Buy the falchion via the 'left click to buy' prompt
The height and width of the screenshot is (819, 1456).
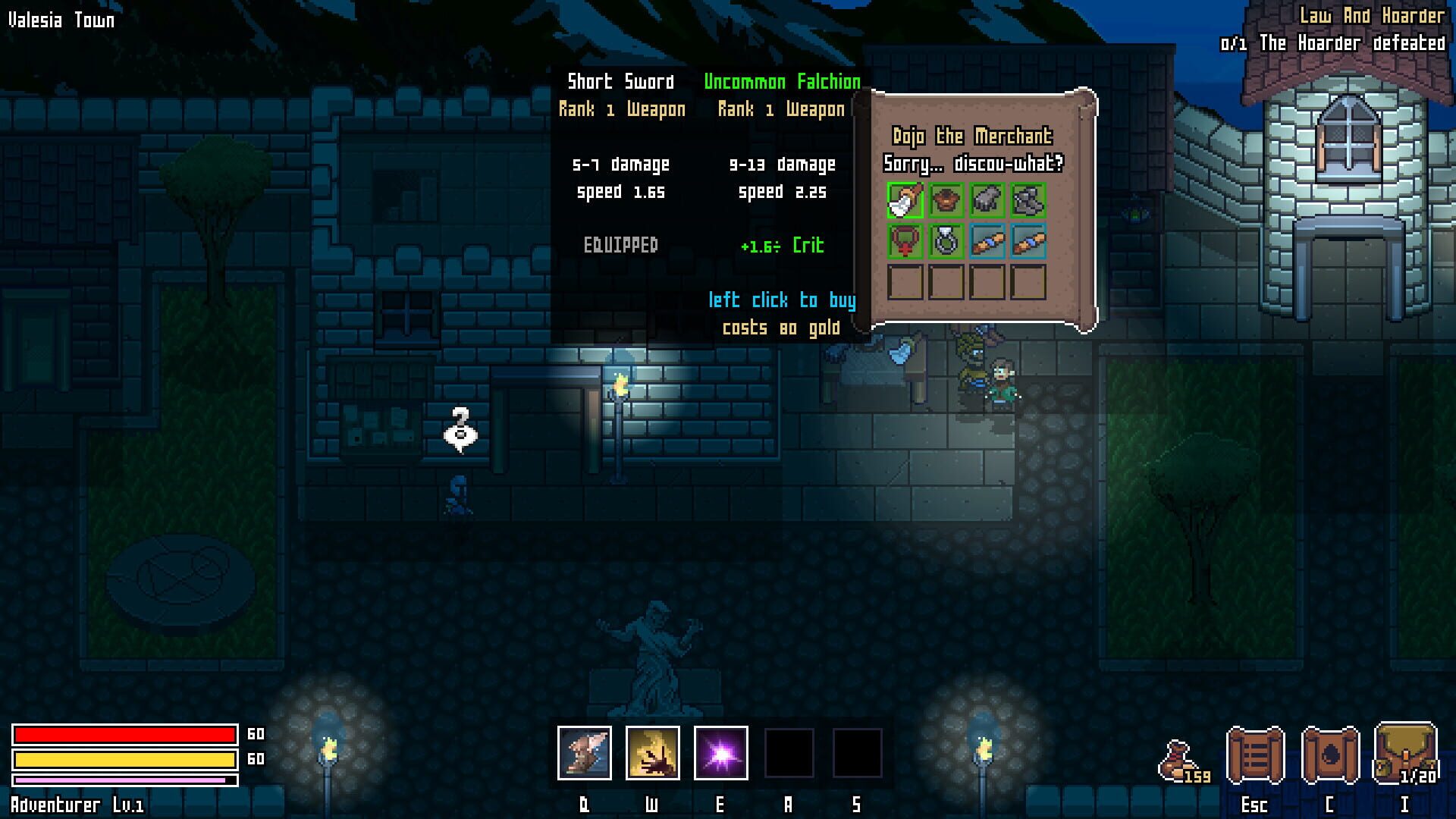point(784,300)
